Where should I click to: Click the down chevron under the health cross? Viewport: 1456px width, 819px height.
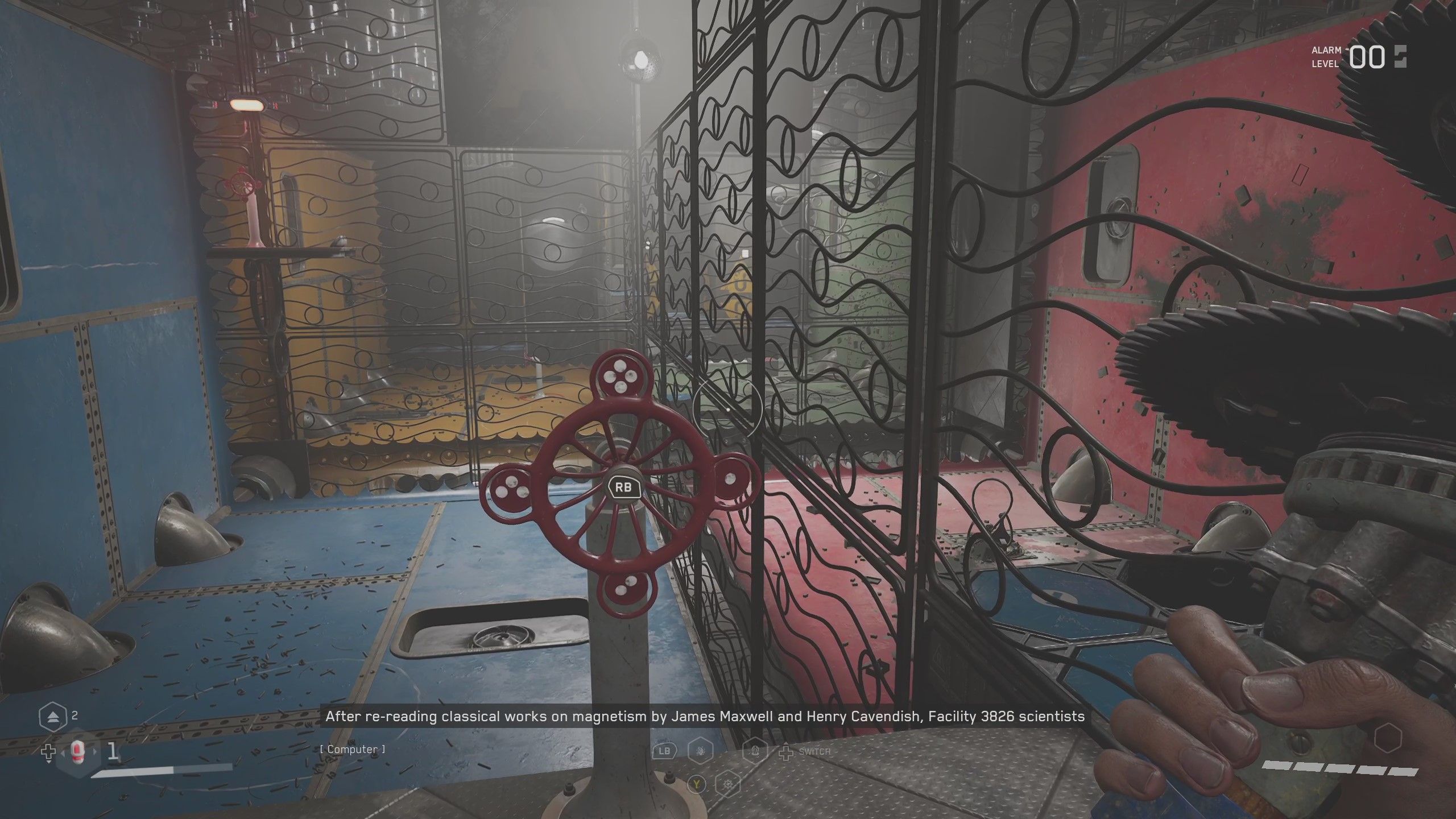pyautogui.click(x=48, y=762)
